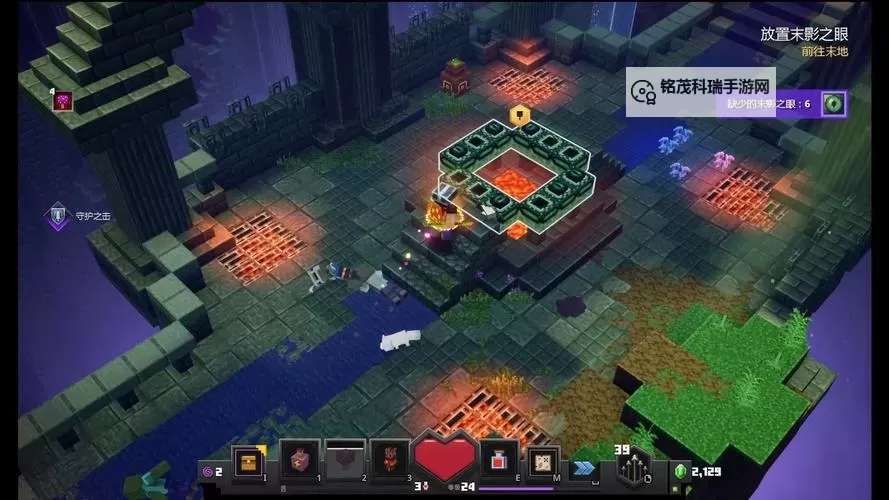
Task: Open the inventory chest icon
Action: coord(244,462)
